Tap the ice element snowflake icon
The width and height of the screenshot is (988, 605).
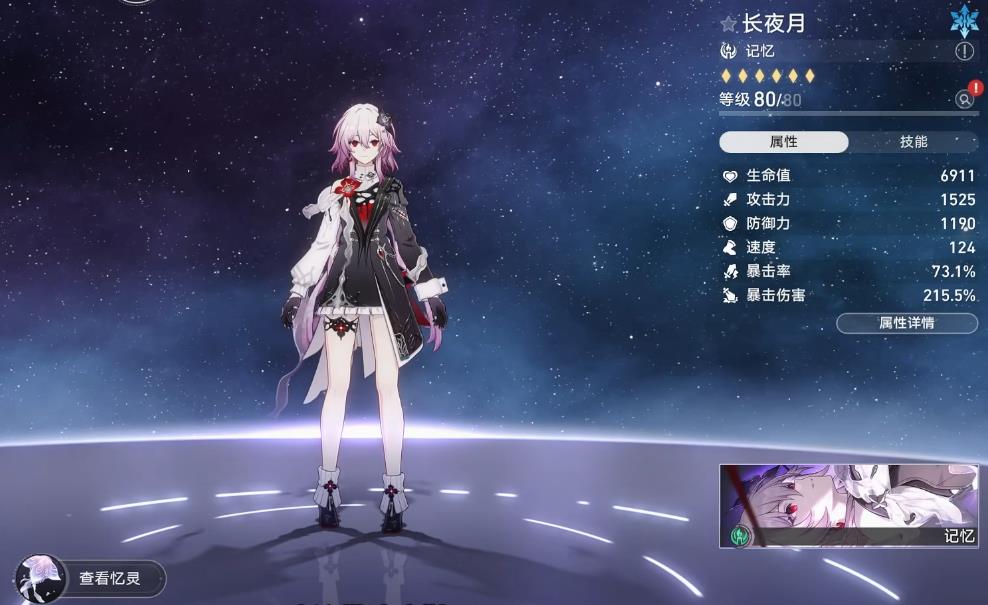coord(963,21)
